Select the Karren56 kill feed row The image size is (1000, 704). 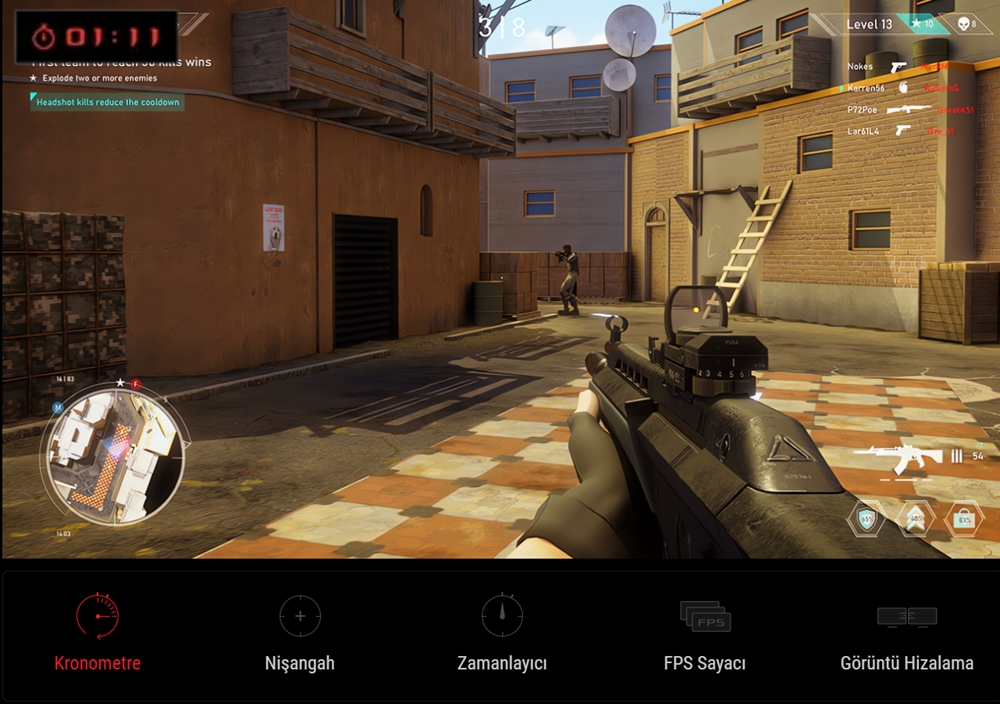click(x=895, y=88)
